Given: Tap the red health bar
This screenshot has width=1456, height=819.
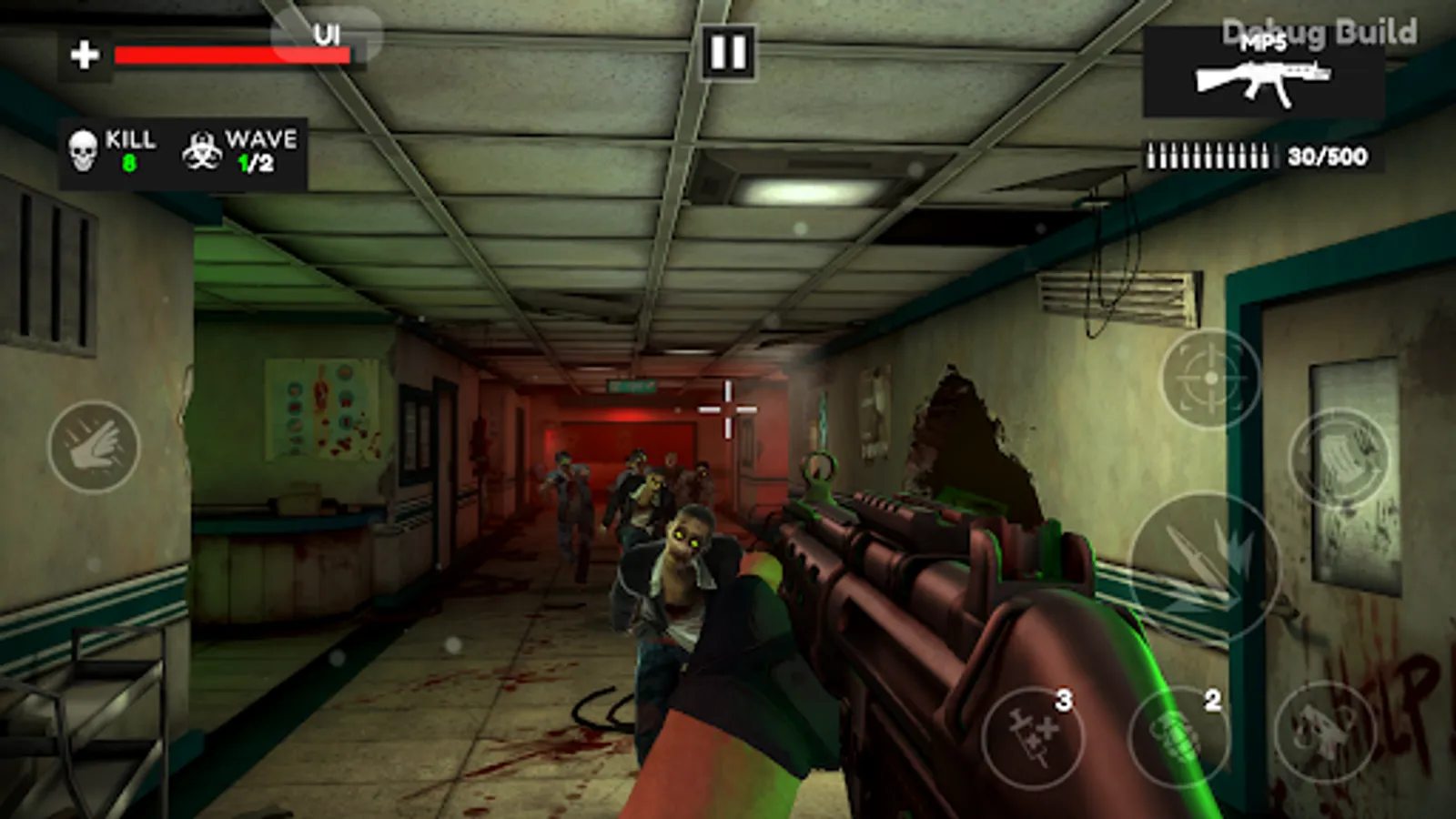Looking at the screenshot, I should (x=230, y=56).
